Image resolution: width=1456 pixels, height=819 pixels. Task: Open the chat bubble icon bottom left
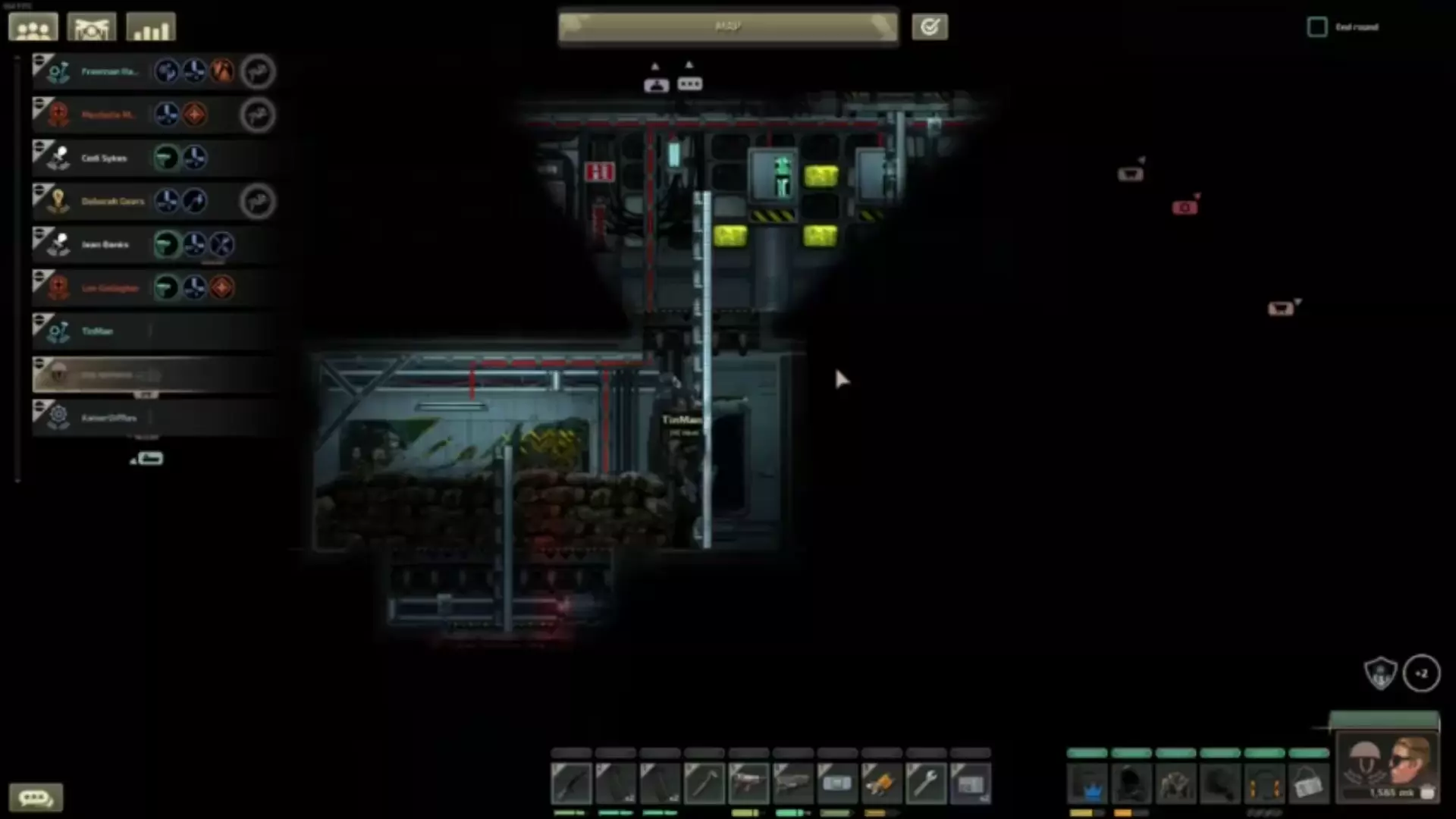(36, 796)
